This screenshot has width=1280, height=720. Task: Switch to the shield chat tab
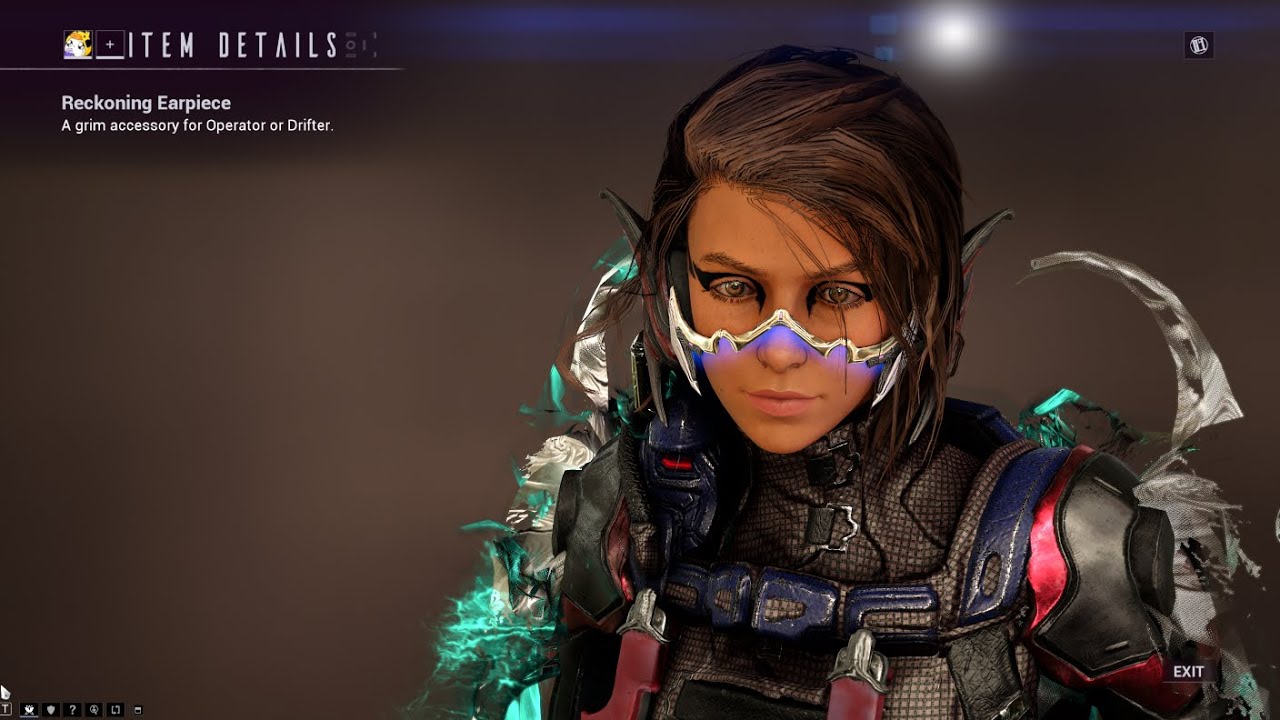(x=50, y=710)
